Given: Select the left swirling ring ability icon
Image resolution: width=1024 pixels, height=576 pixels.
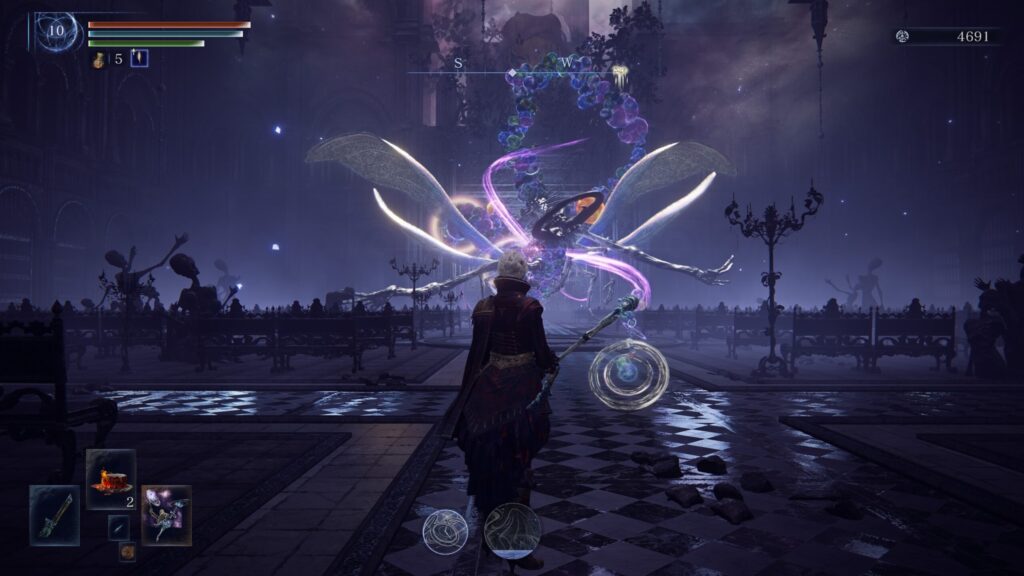Looking at the screenshot, I should (x=445, y=531).
